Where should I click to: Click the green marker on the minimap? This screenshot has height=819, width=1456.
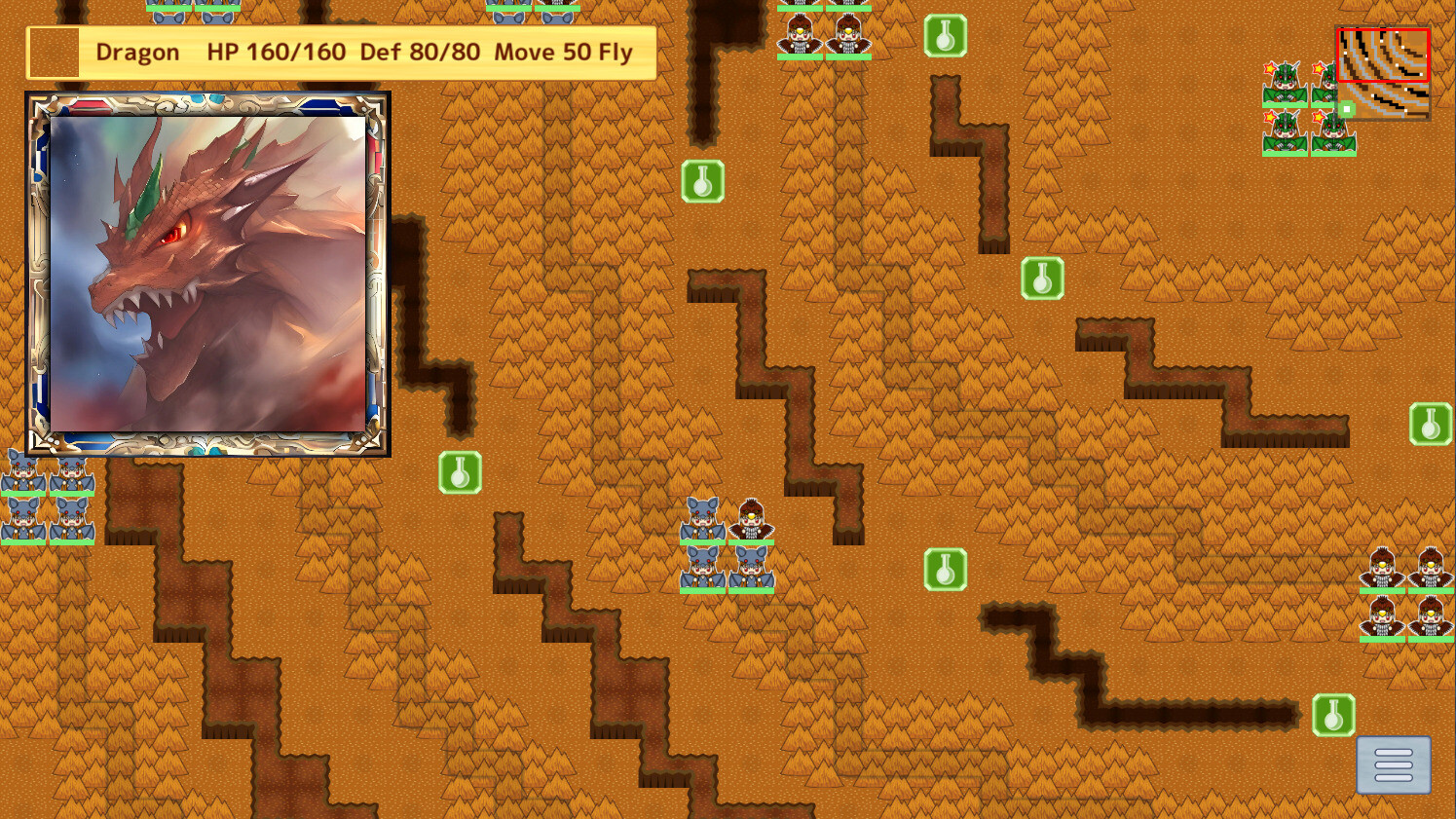pos(1347,110)
